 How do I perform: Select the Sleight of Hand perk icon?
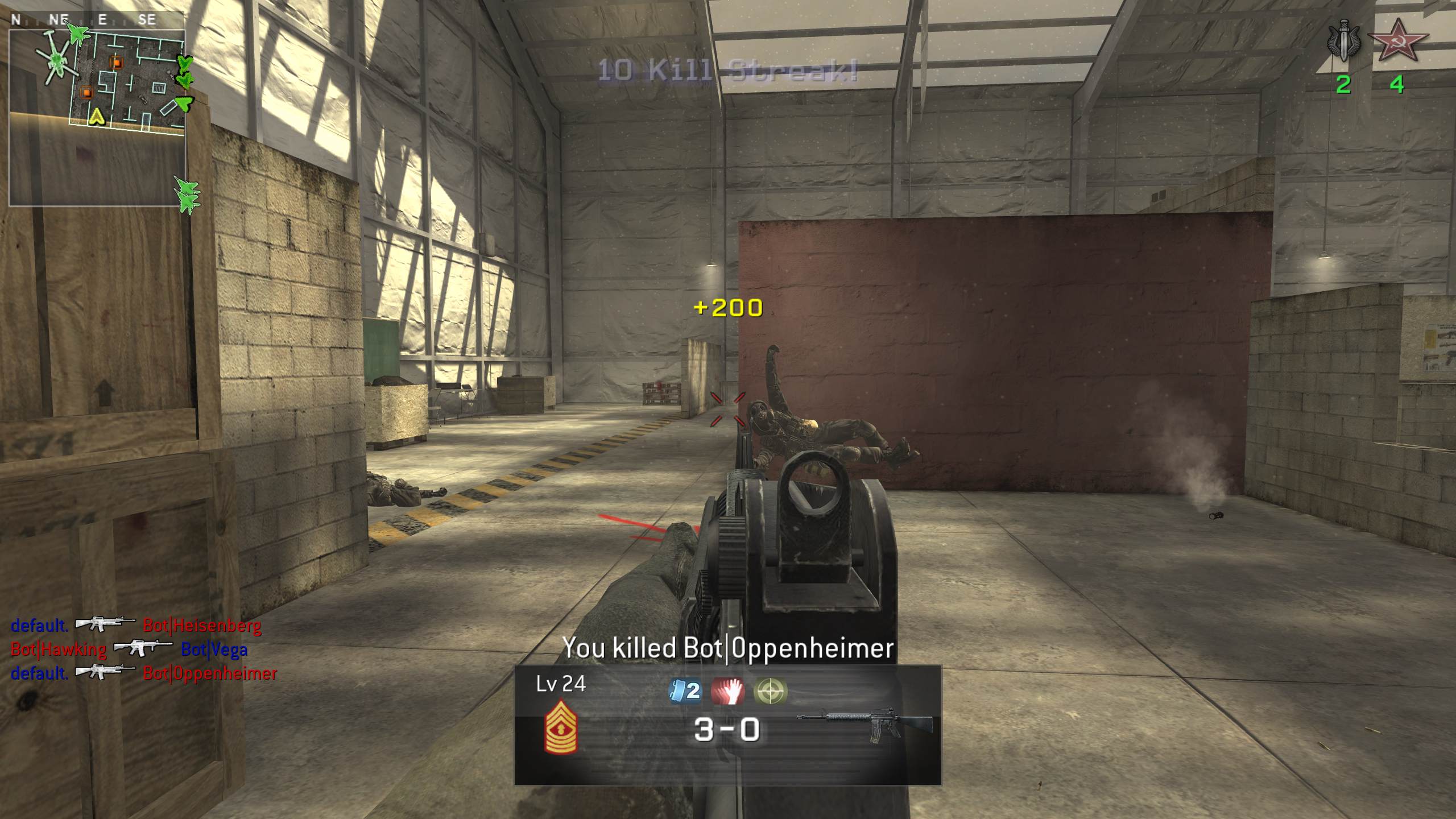pos(729,690)
